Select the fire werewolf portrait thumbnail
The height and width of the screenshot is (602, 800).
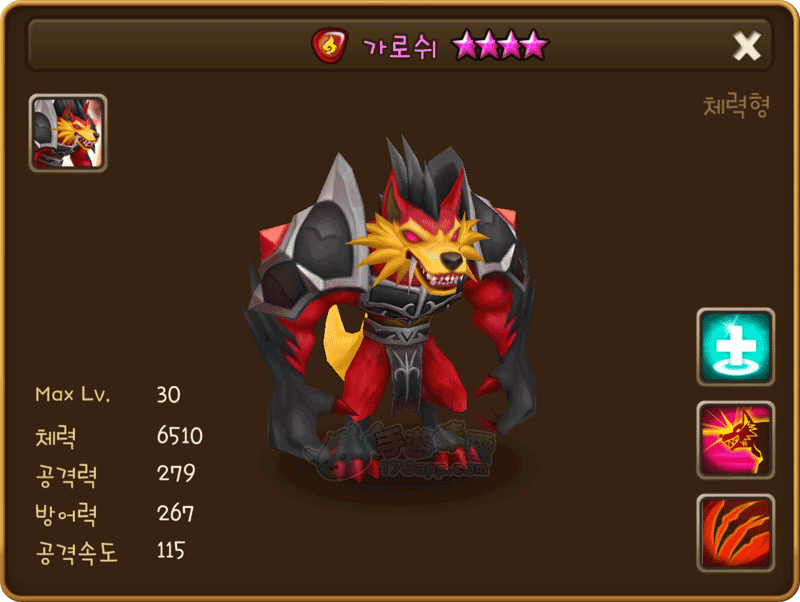(68, 133)
